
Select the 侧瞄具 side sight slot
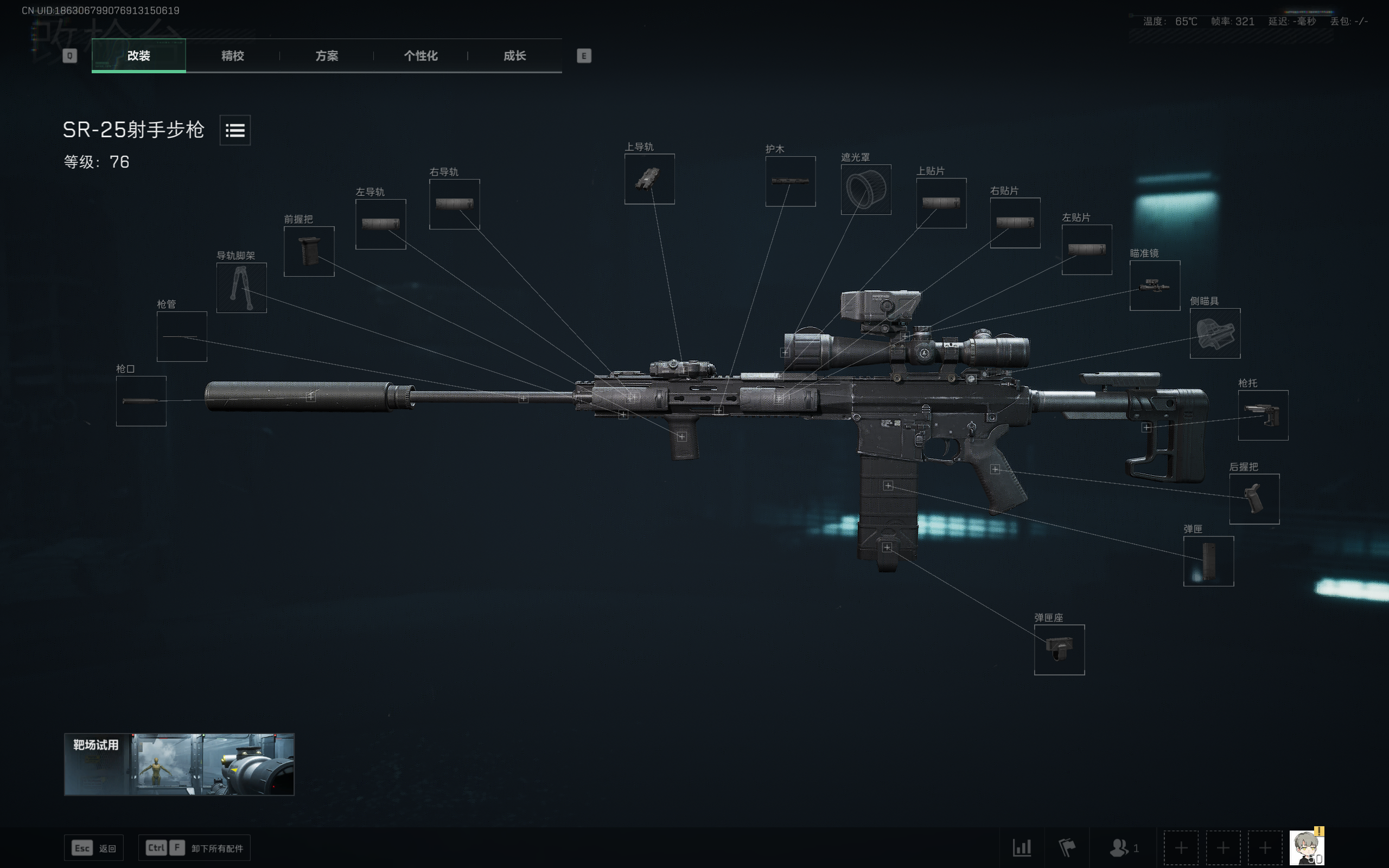[1215, 334]
